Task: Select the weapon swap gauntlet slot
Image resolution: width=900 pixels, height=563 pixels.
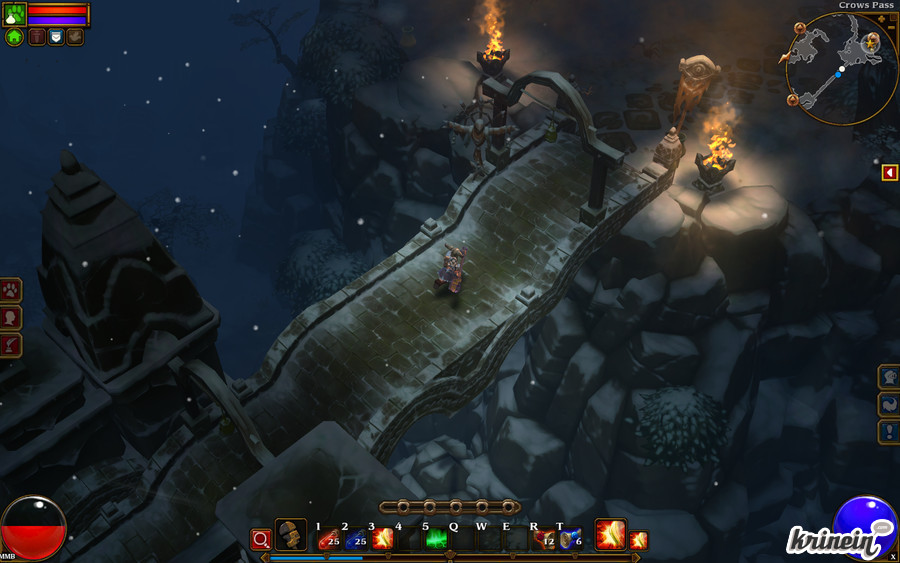Action: (x=291, y=535)
